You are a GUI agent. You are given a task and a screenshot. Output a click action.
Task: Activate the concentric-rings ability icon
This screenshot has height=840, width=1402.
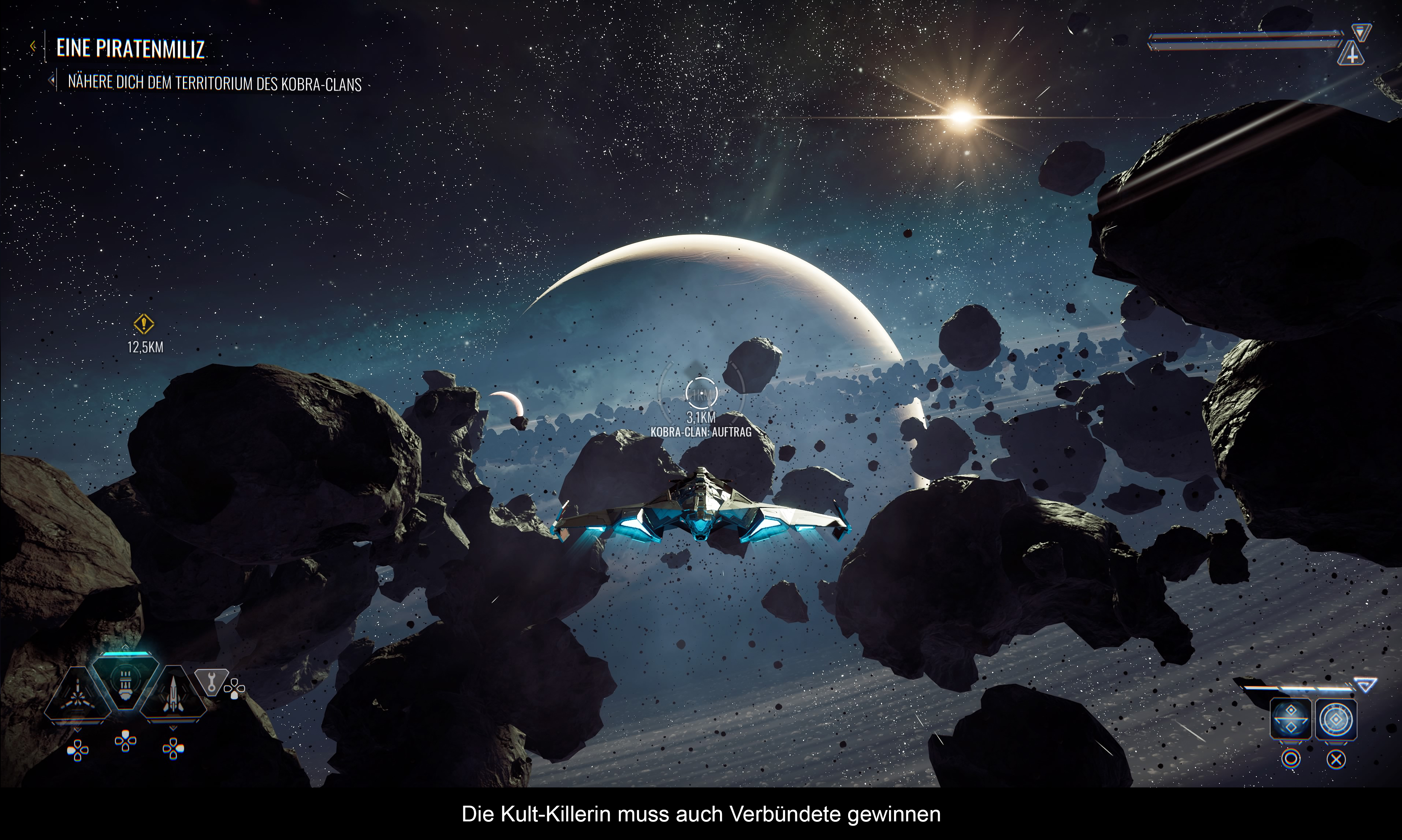point(1336,720)
